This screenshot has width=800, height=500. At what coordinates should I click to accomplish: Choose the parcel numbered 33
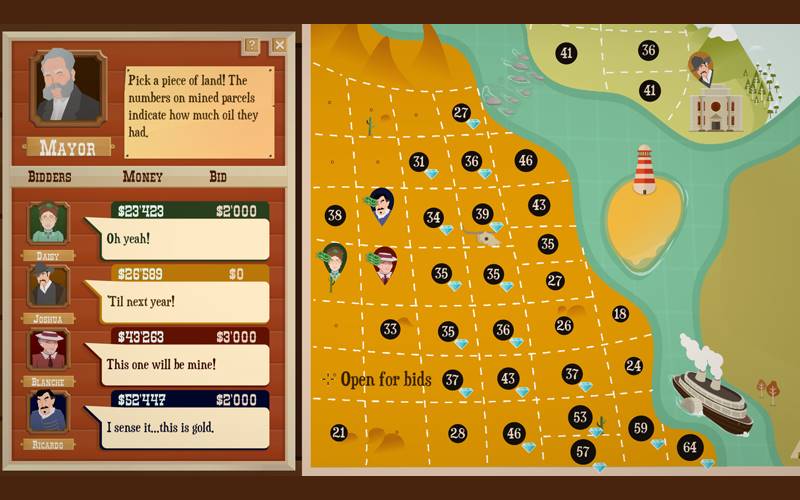[390, 328]
